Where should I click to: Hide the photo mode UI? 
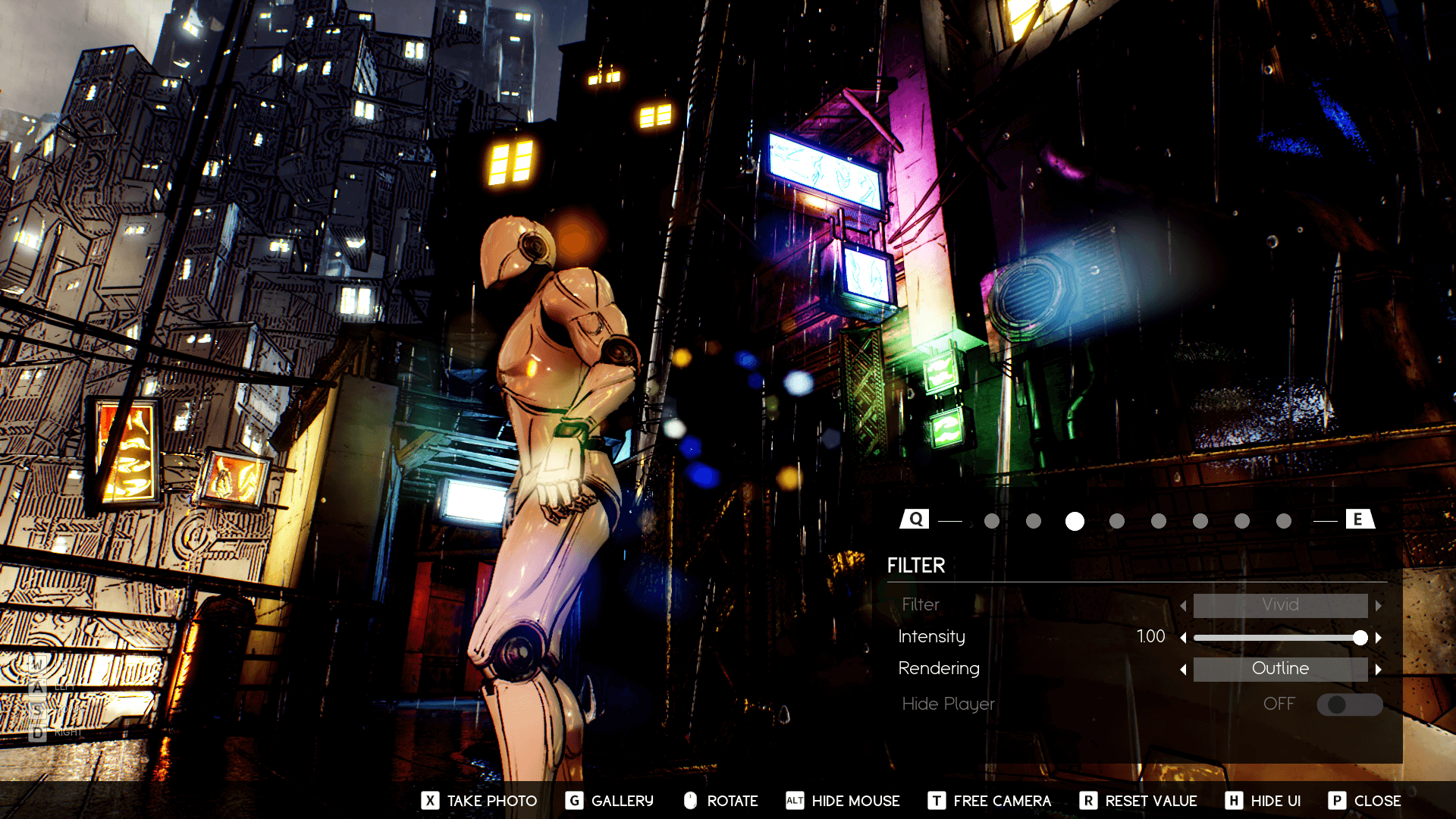pyautogui.click(x=1263, y=801)
